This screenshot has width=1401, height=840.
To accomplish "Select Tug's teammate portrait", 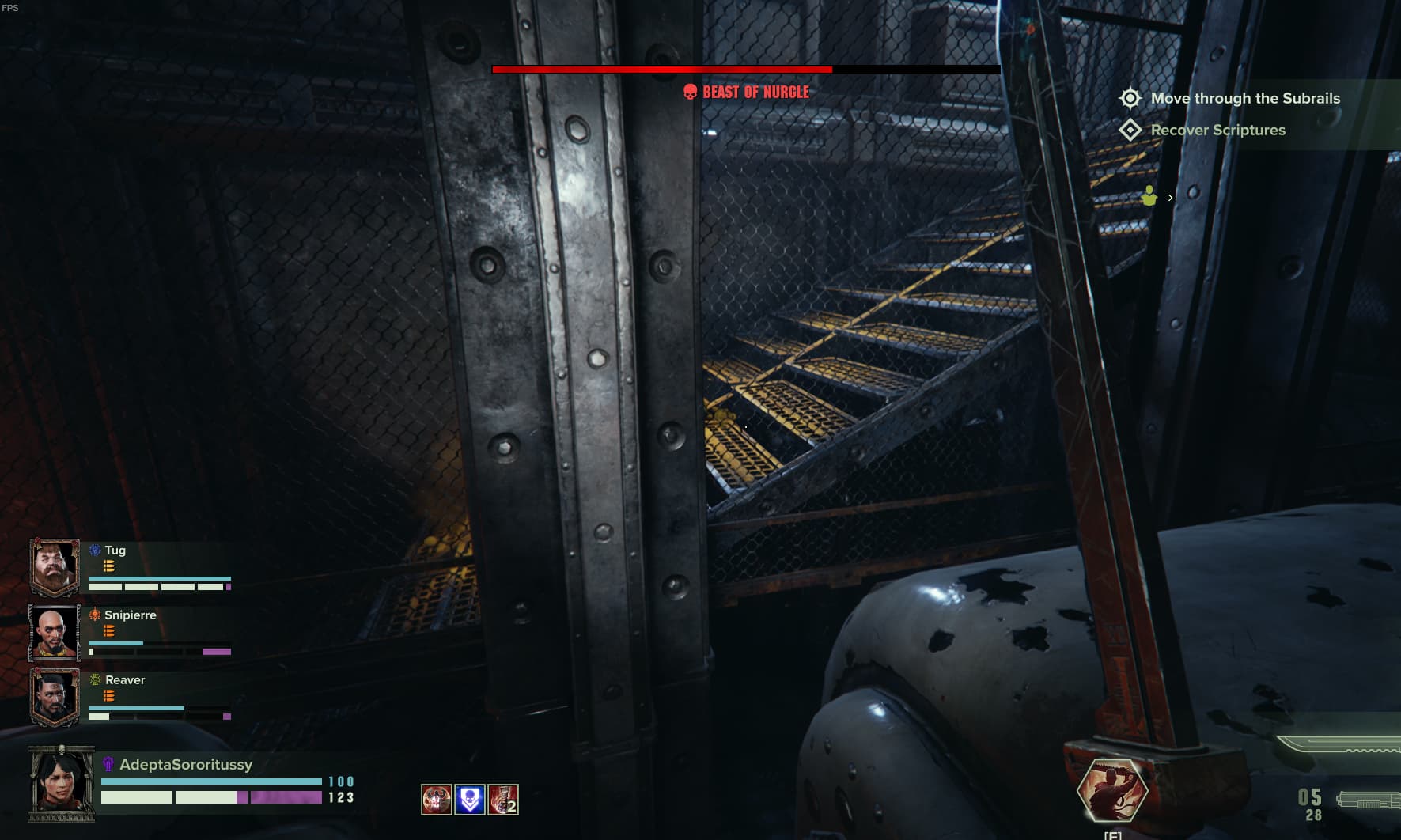I will pyautogui.click(x=55, y=566).
